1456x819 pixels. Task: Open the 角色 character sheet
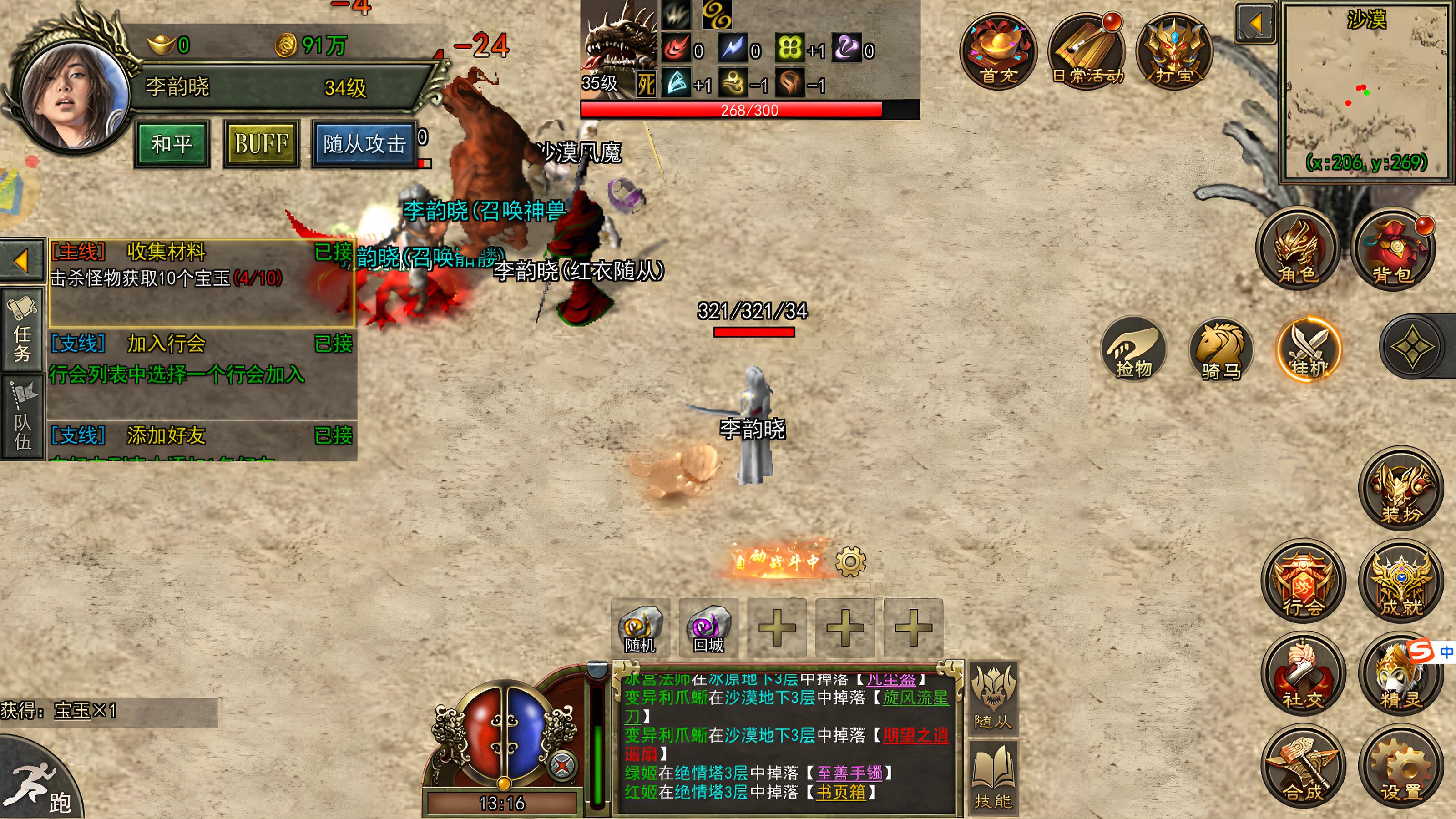(x=1297, y=250)
